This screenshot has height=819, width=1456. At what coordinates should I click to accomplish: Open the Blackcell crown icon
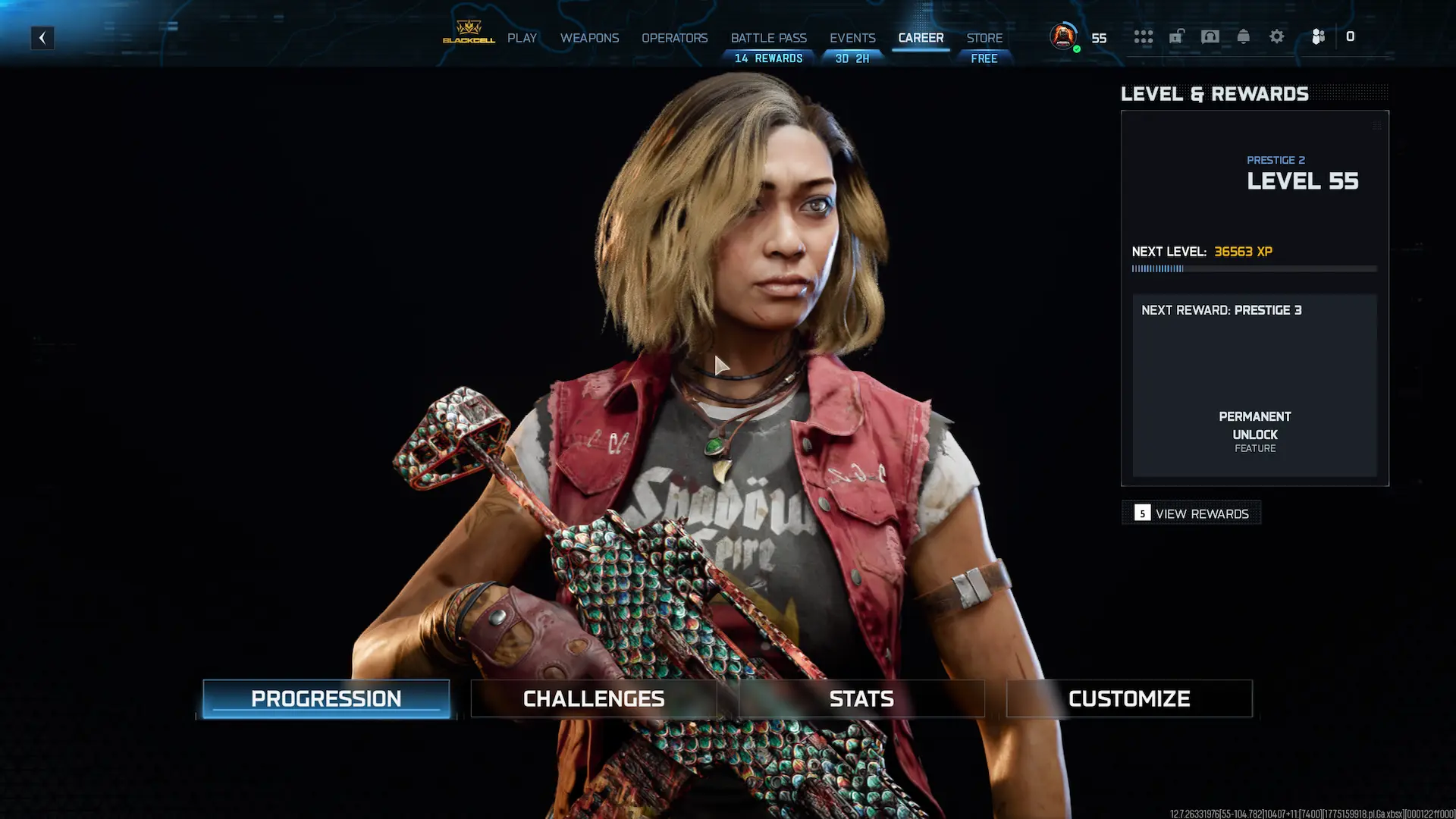pyautogui.click(x=469, y=33)
